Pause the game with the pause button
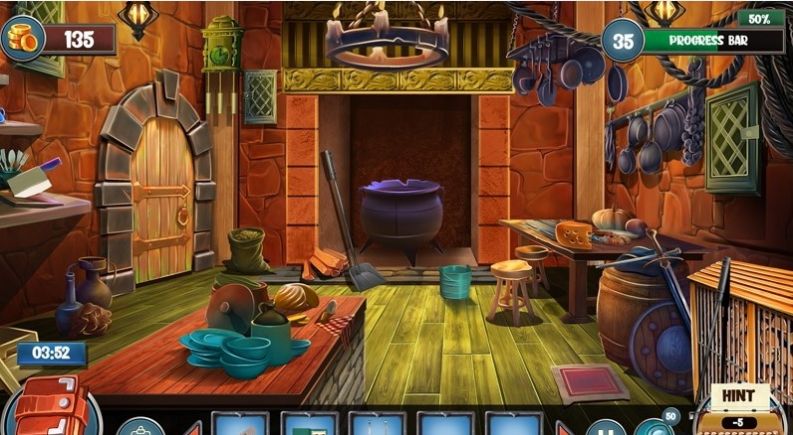Screen dimensions: 793x435 click(x=604, y=428)
